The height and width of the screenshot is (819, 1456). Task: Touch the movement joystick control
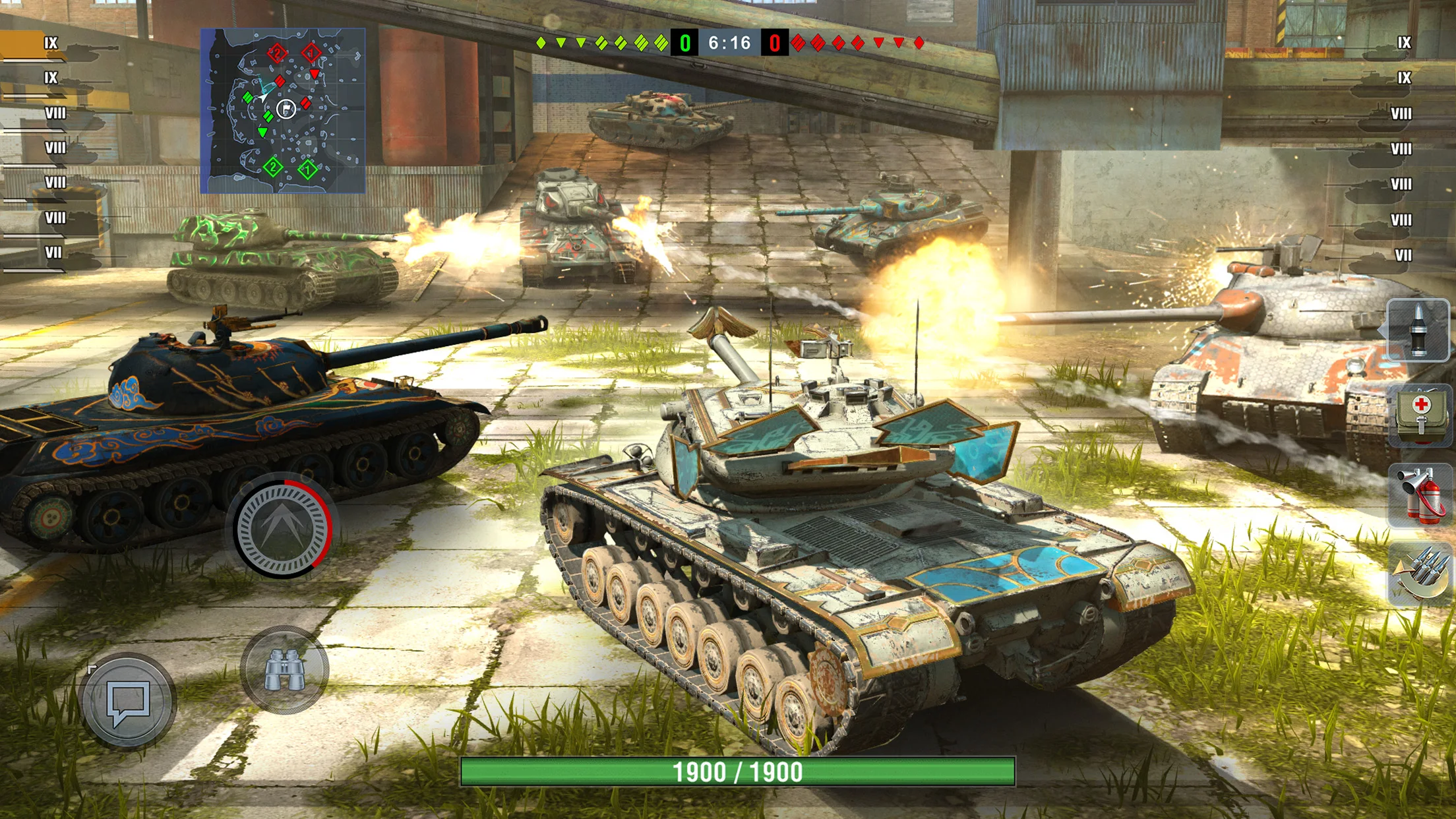click(x=283, y=528)
